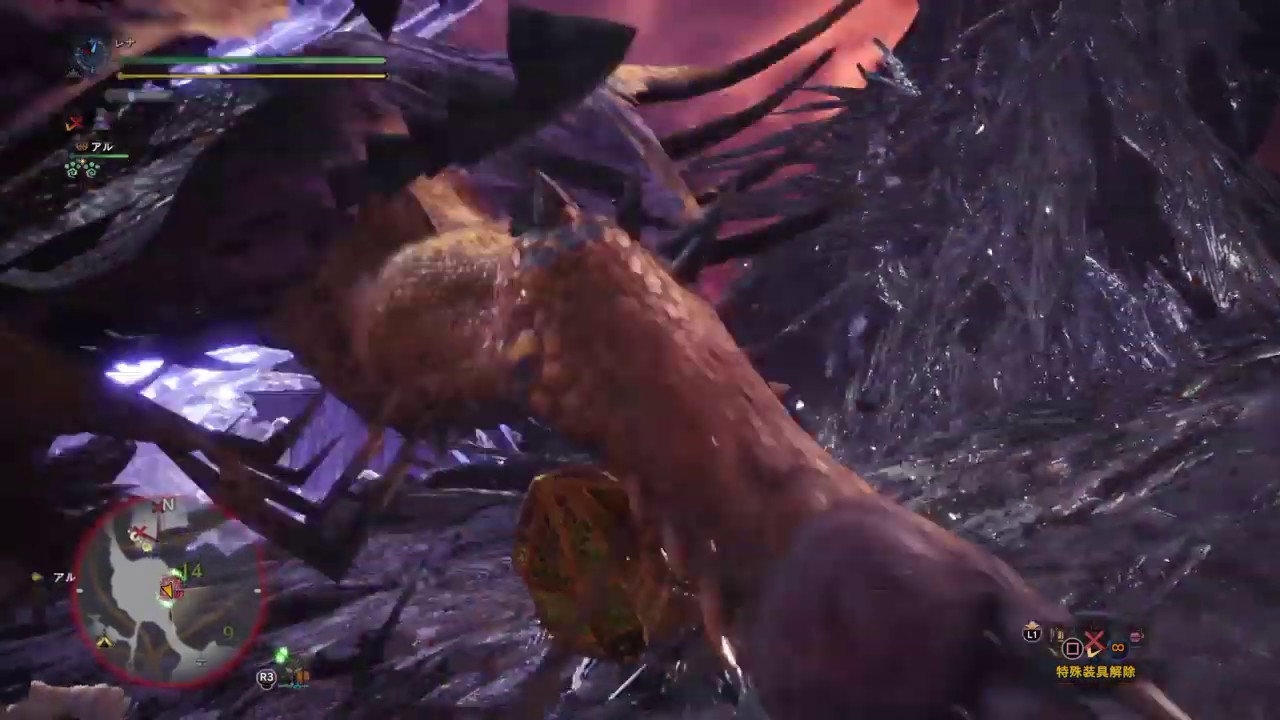
Task: Open zone 9 on the minimap
Action: coord(228,631)
